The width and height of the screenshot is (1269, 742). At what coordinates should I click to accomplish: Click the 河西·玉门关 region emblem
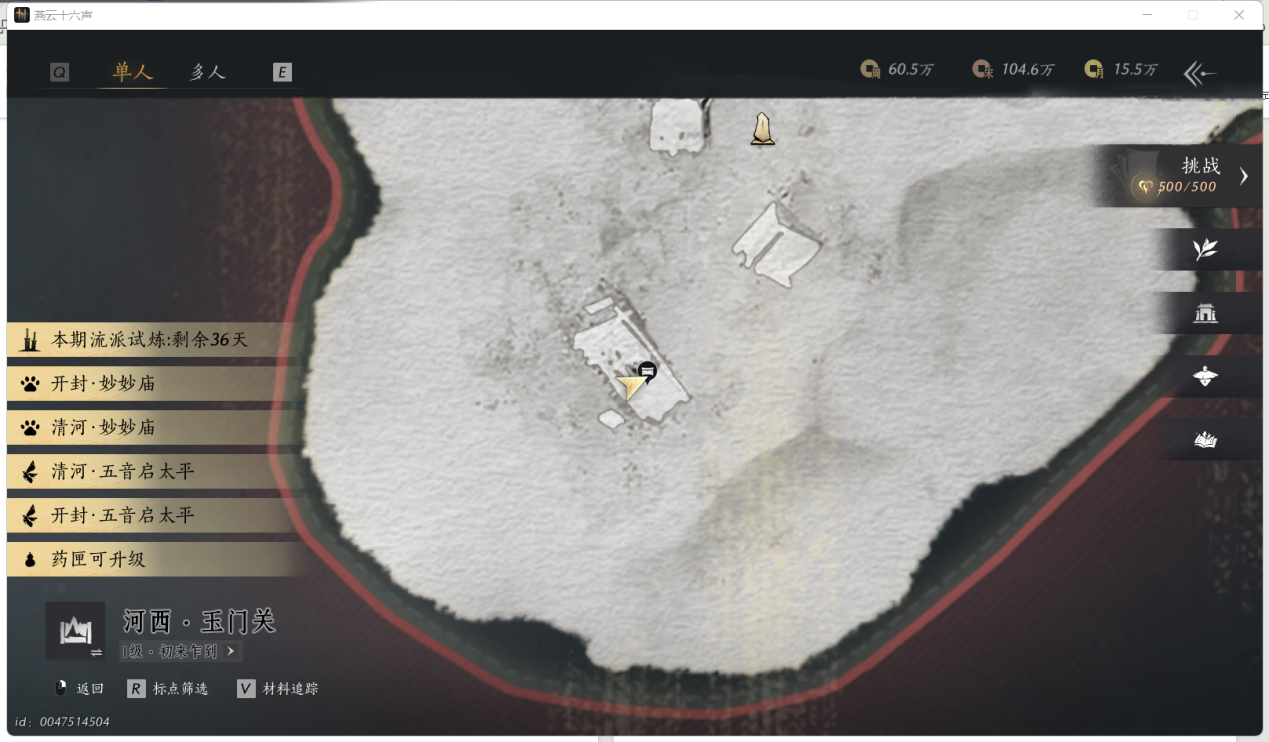point(75,631)
